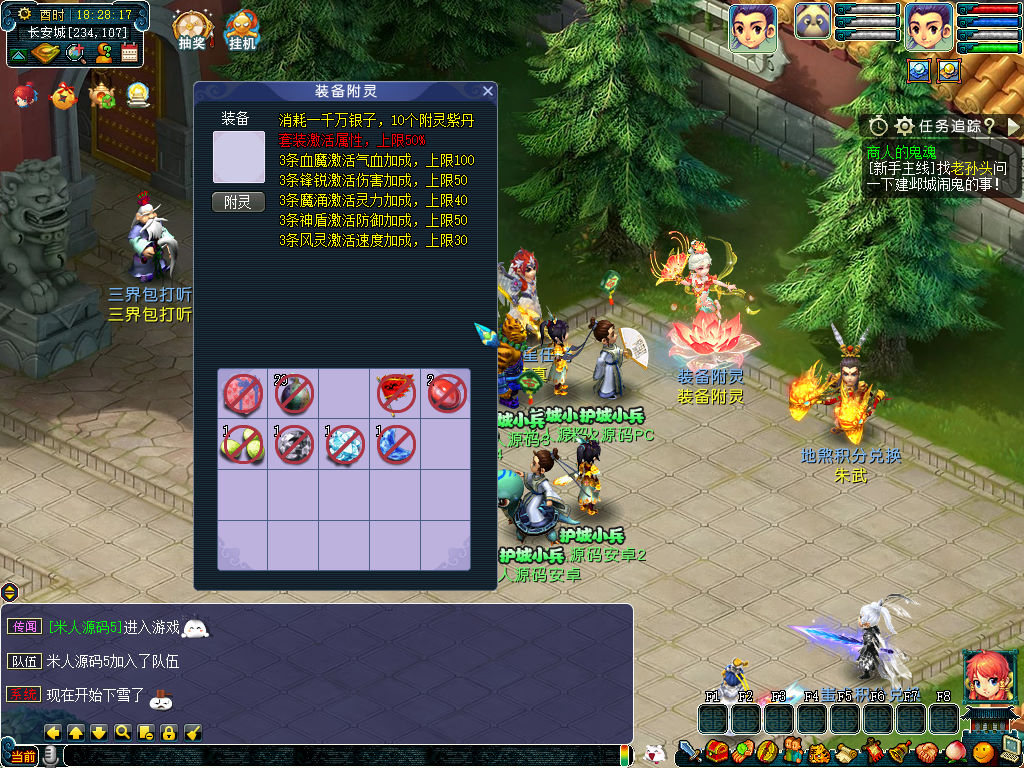The width and height of the screenshot is (1024, 768).
Task: Select the empty 装备 equipment slot
Action: coord(239,157)
